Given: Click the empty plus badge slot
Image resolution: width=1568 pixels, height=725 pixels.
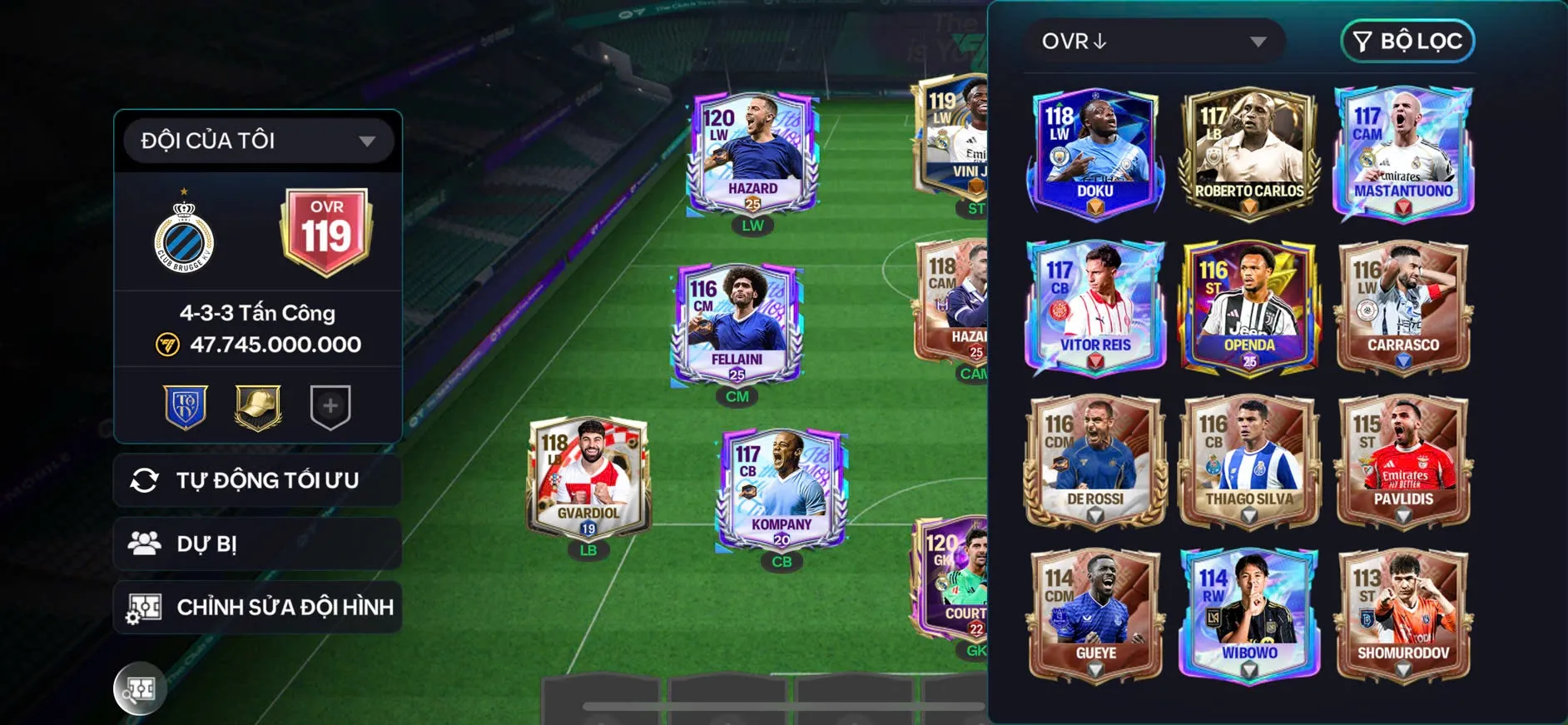Looking at the screenshot, I should [330, 407].
